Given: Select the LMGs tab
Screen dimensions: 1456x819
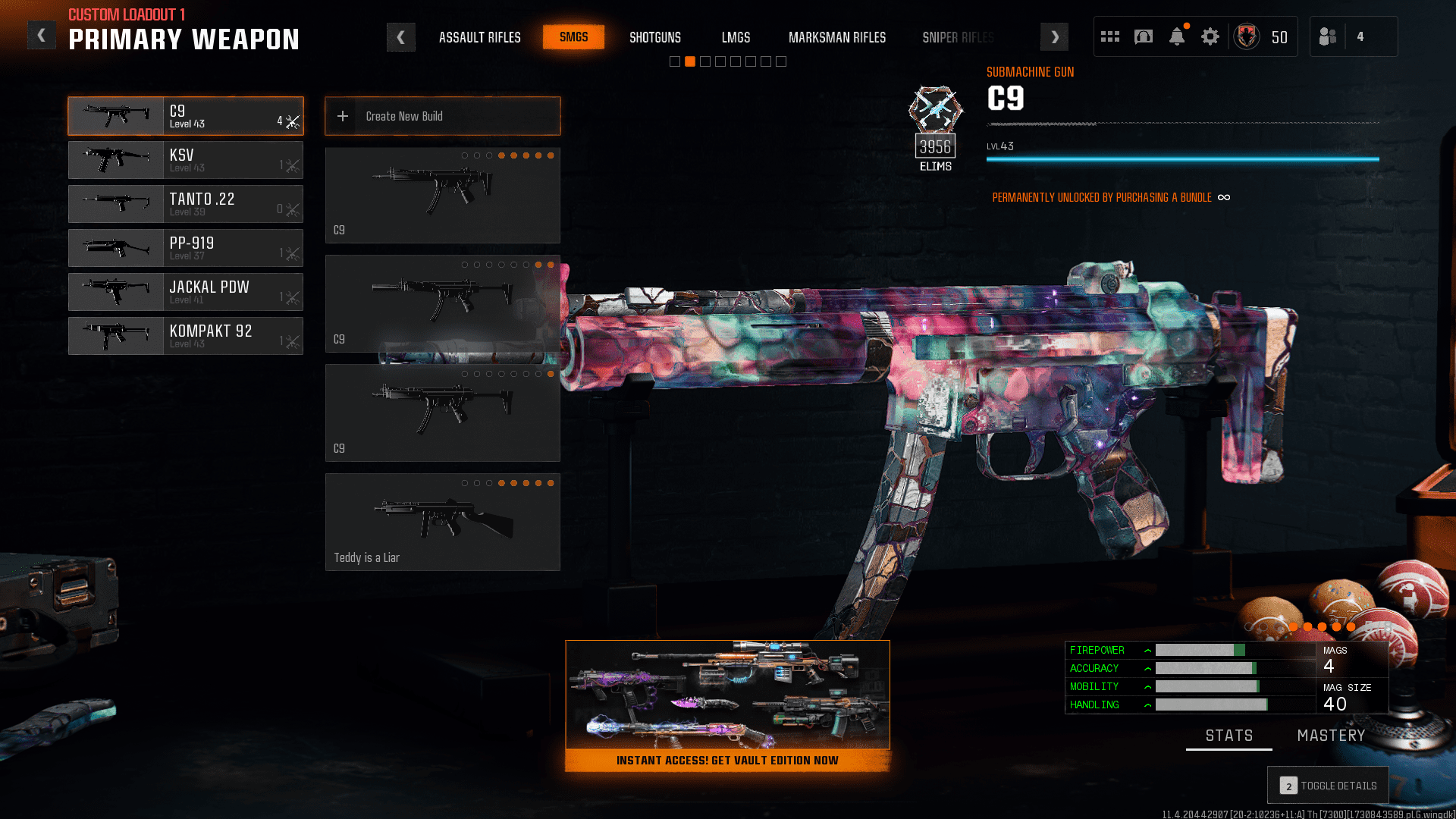Looking at the screenshot, I should click(736, 37).
